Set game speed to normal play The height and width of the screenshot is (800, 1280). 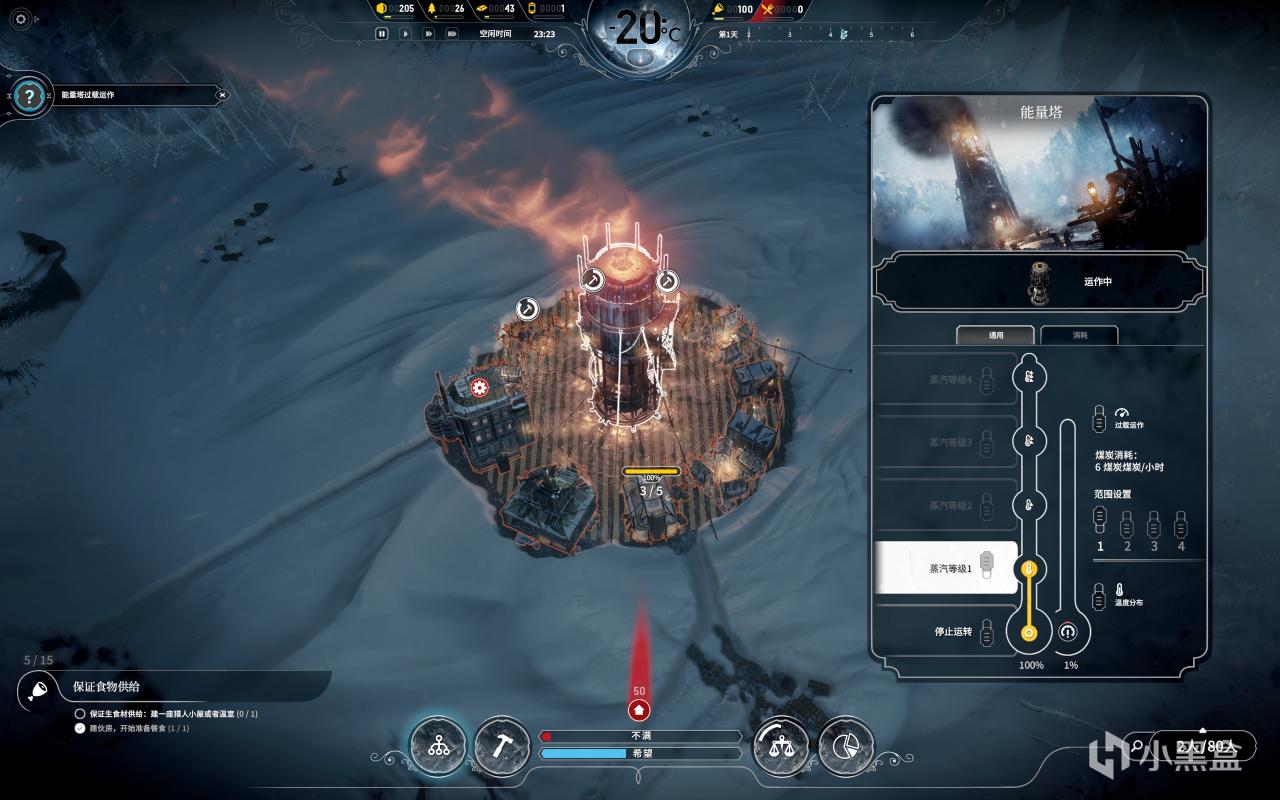point(405,33)
